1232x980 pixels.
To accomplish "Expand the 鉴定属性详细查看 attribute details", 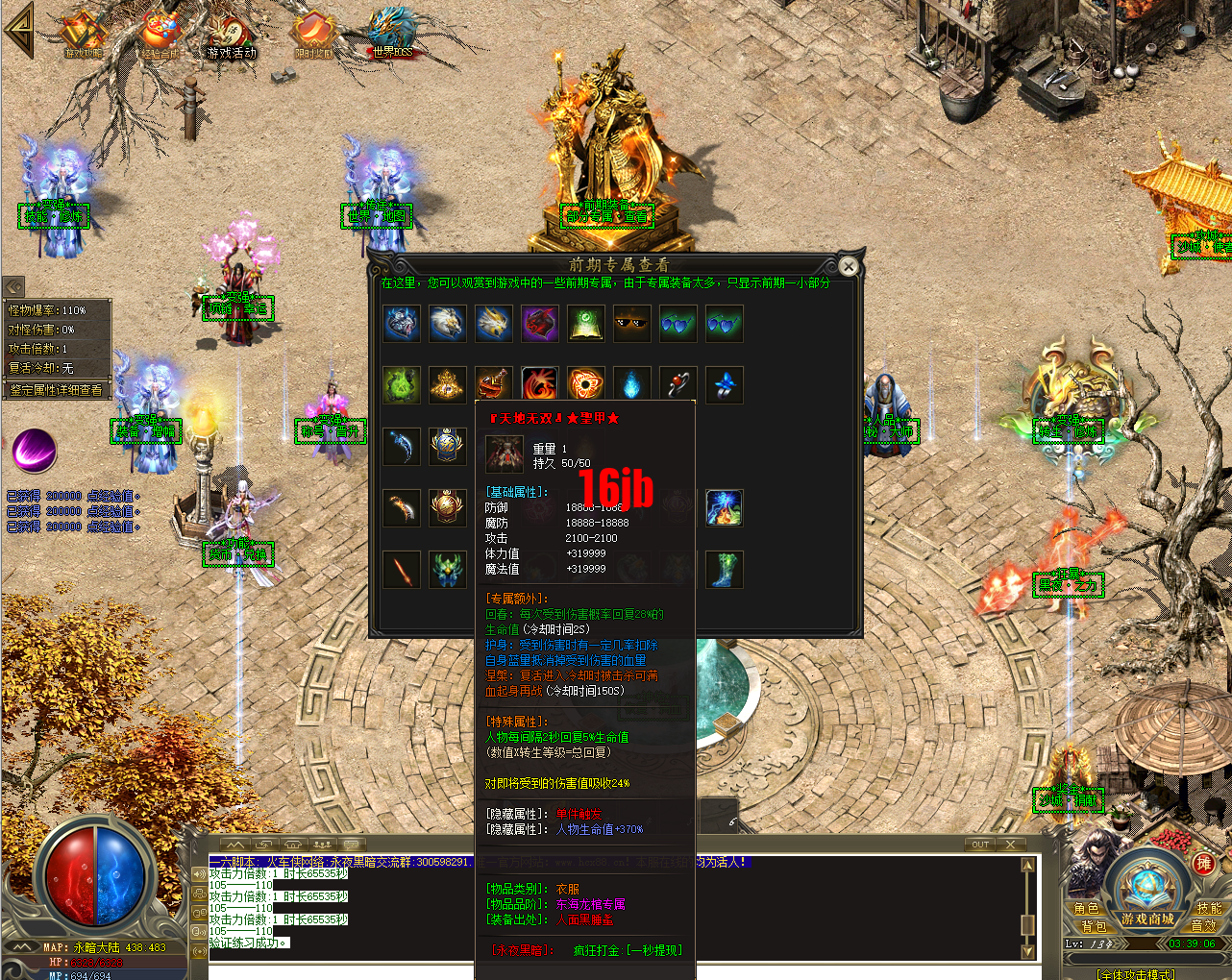I will [x=56, y=389].
